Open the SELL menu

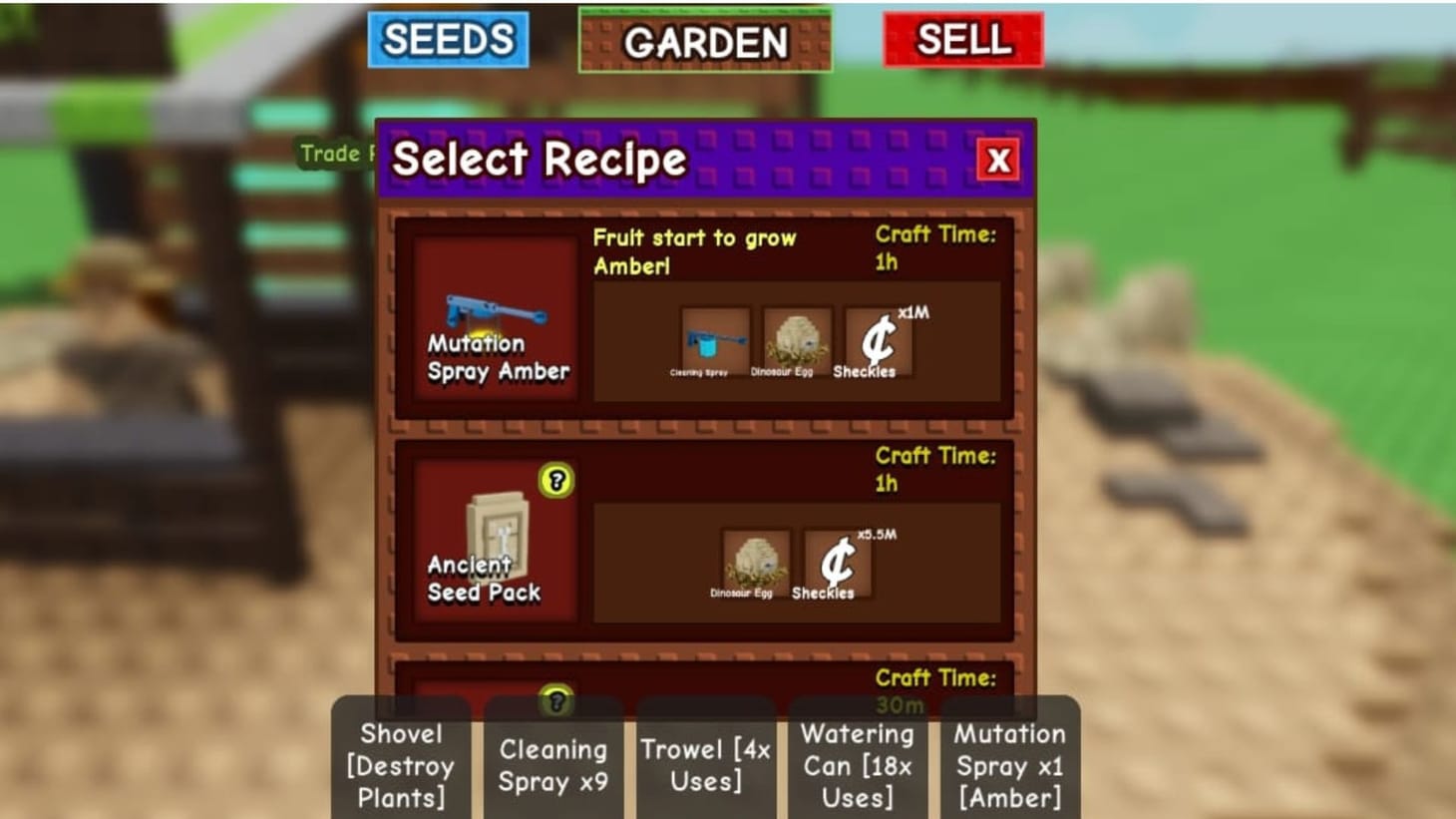[961, 38]
